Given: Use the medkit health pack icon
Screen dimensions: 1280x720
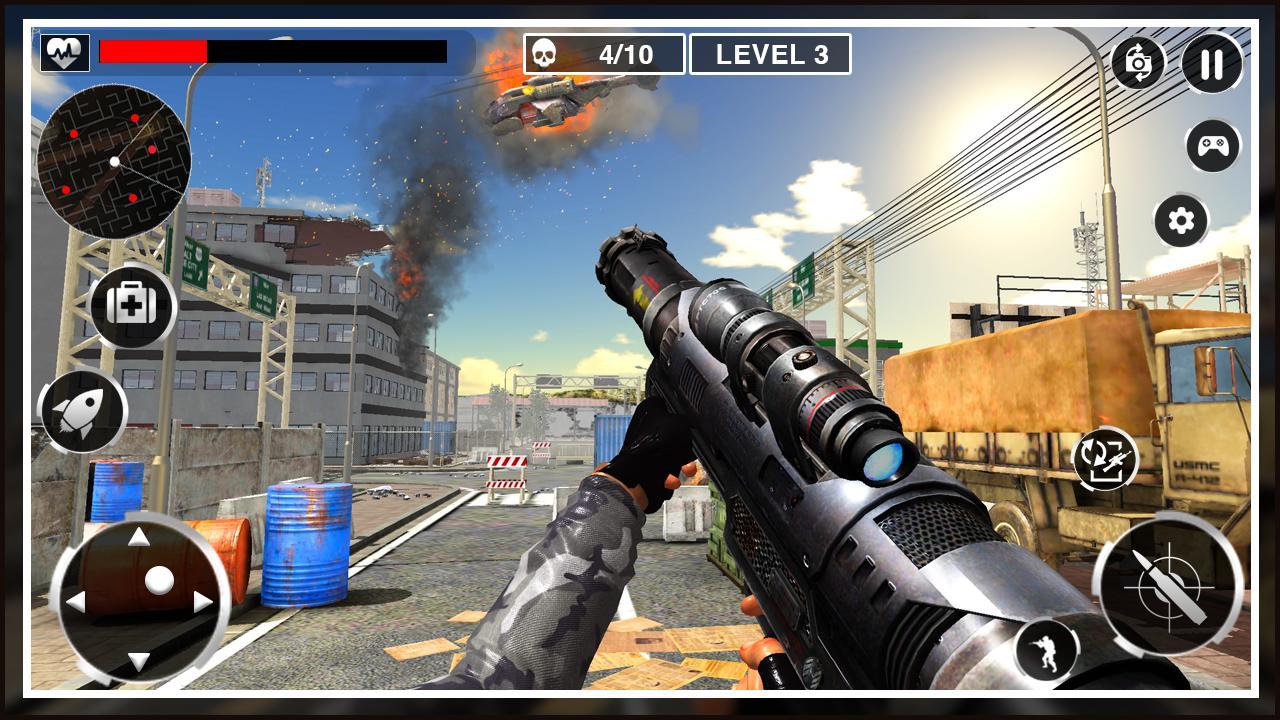Looking at the screenshot, I should (x=131, y=306).
